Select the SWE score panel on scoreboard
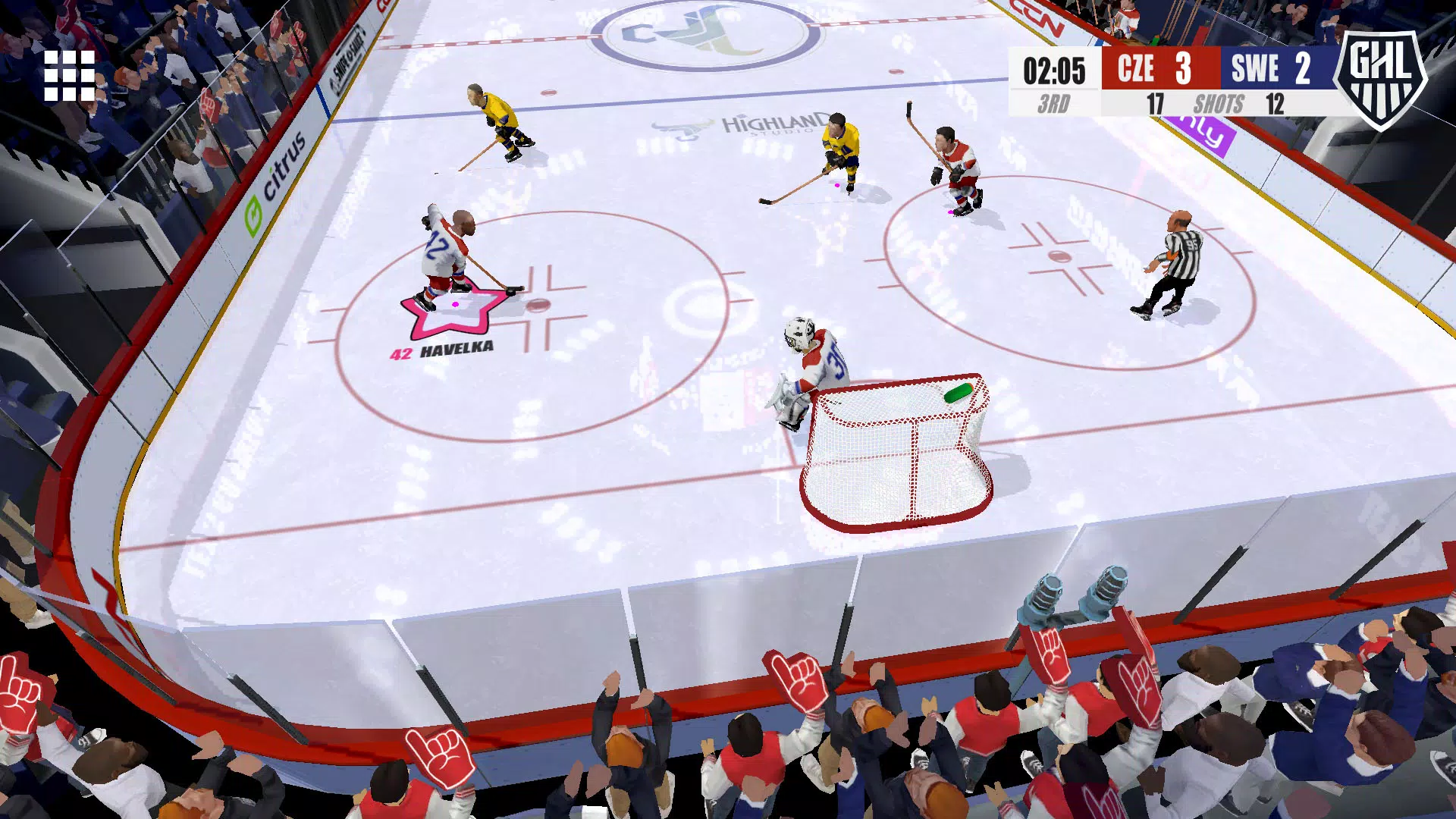Image resolution: width=1456 pixels, height=819 pixels. coord(1279,69)
